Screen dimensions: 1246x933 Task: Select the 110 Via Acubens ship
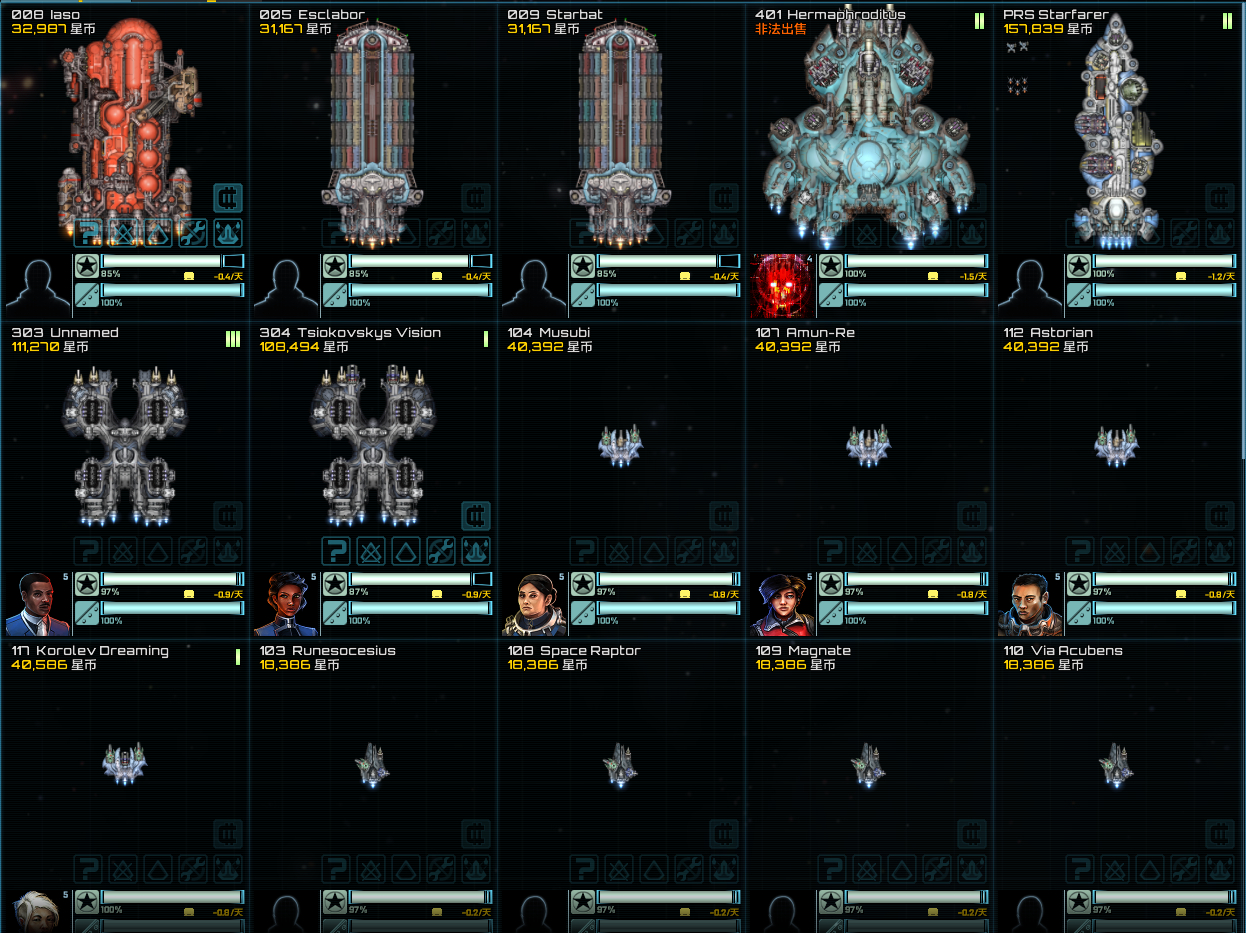[x=1116, y=763]
